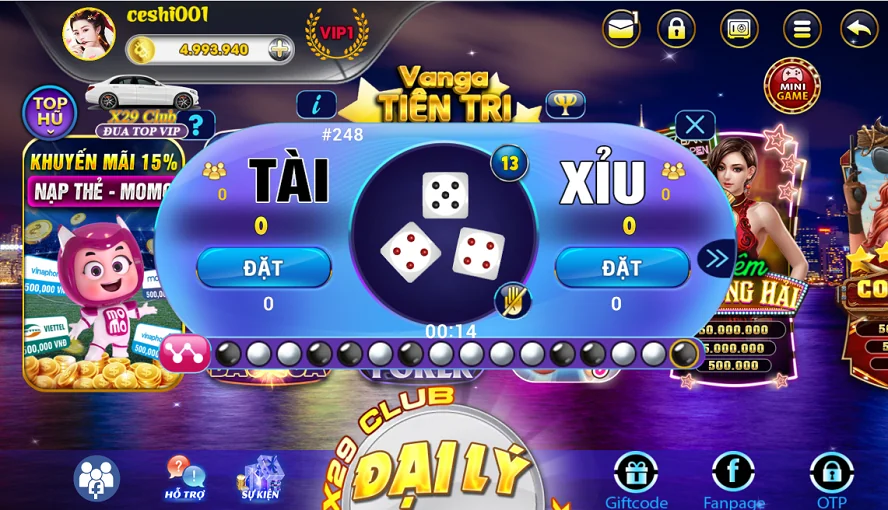The width and height of the screenshot is (888, 510).
Task: Expand the double-arrow side panel
Action: tap(716, 259)
